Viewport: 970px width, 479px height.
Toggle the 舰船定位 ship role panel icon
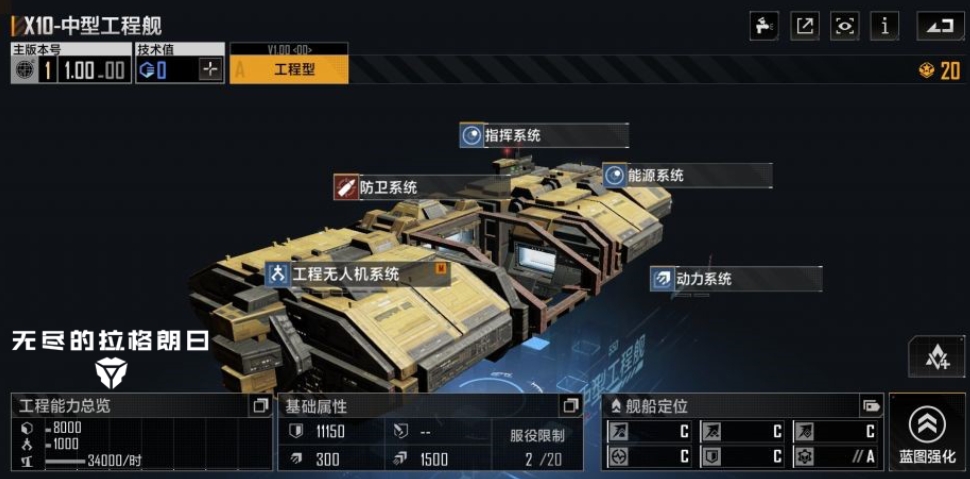(x=871, y=405)
